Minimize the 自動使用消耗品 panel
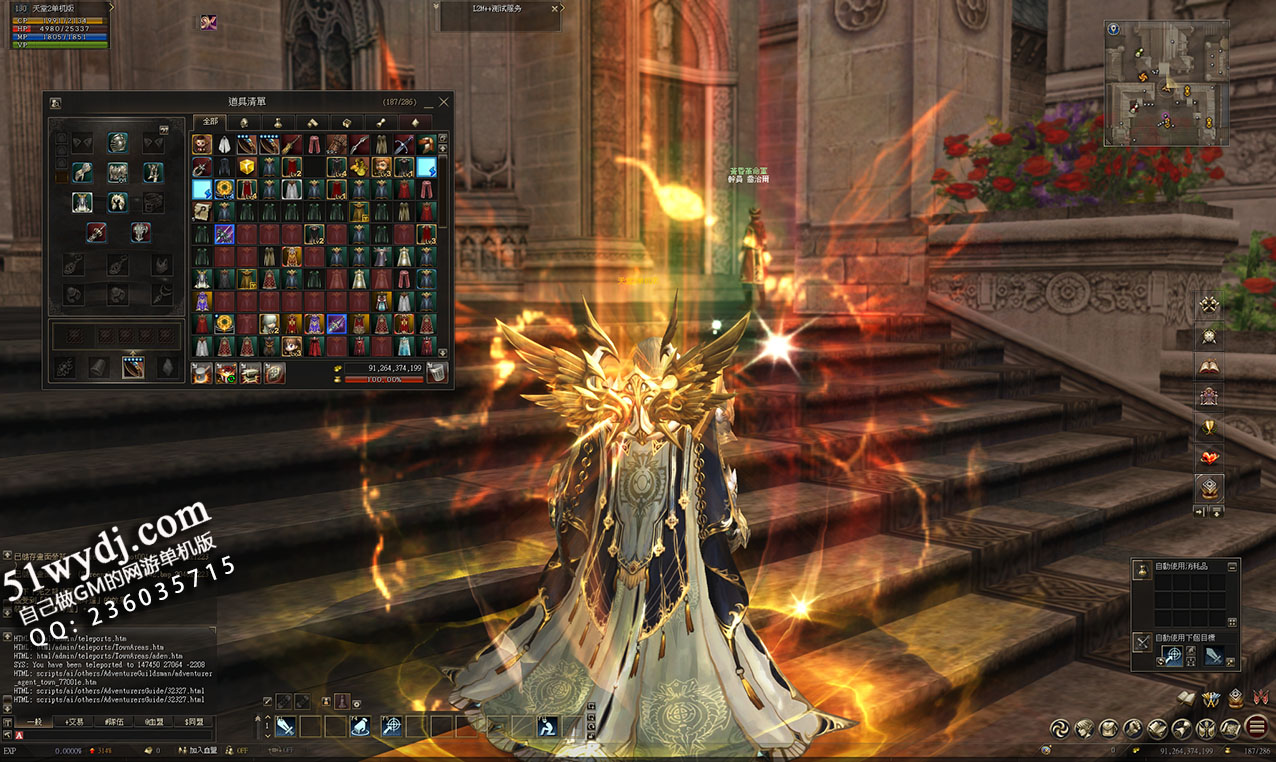 point(1234,566)
